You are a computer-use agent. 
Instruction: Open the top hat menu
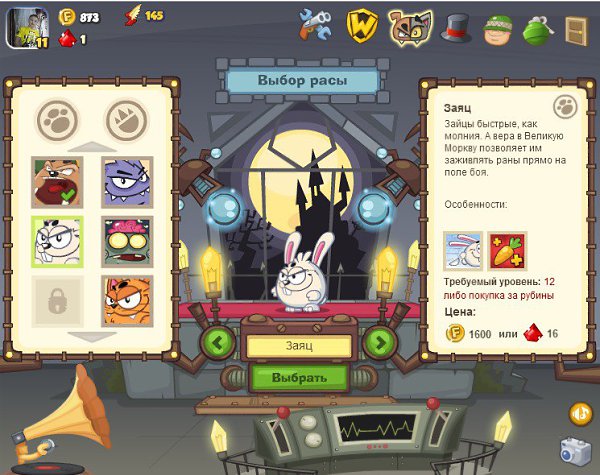click(x=457, y=27)
